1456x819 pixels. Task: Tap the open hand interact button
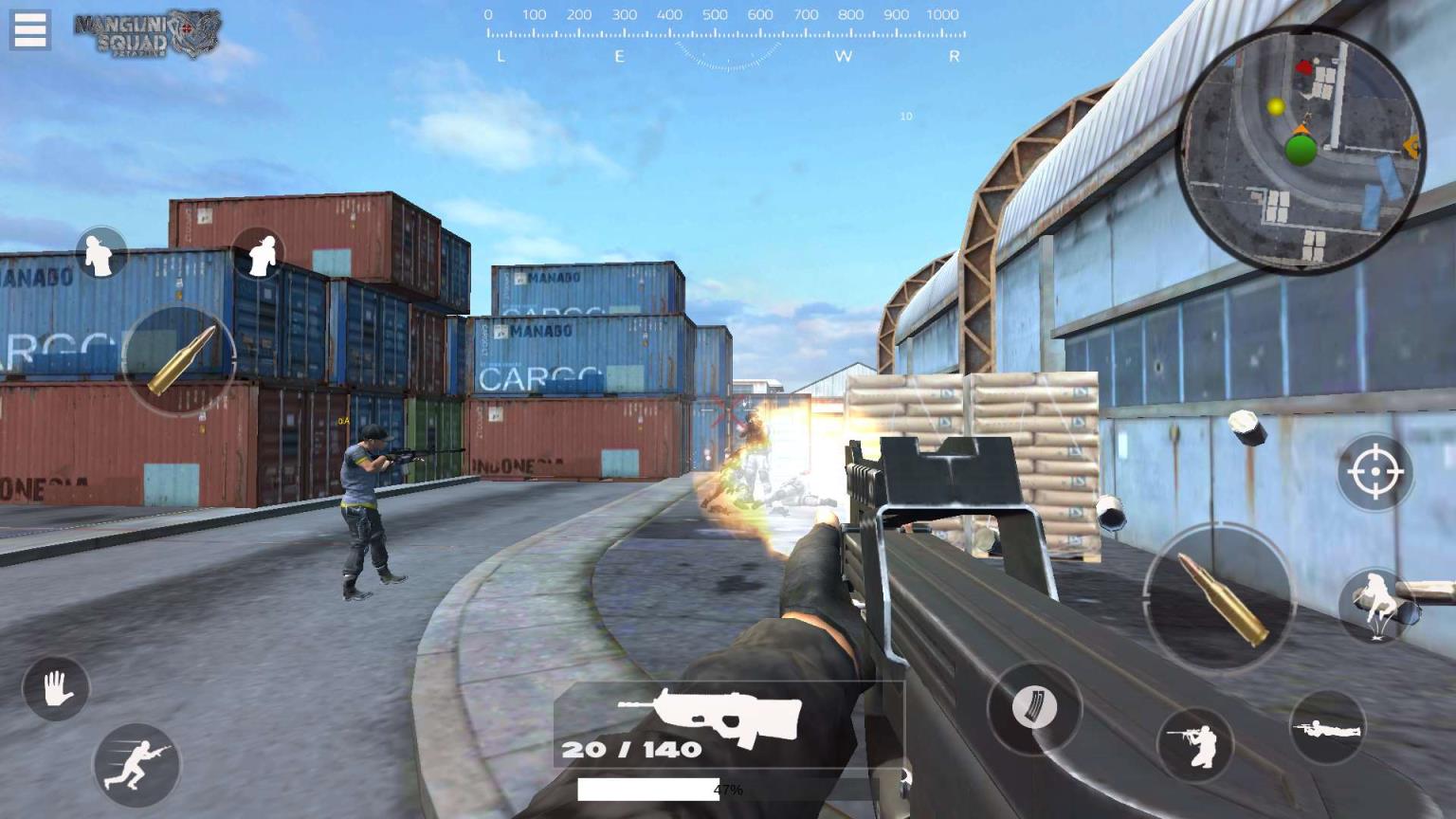(56, 688)
